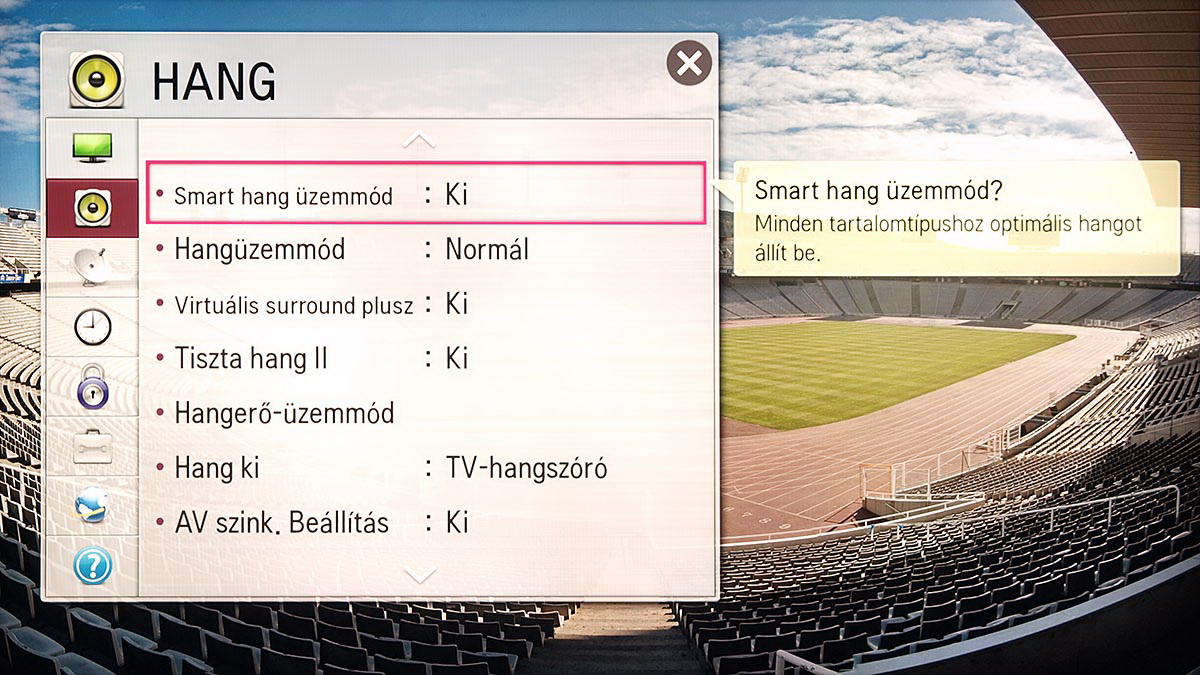Viewport: 1200px width, 675px height.
Task: Open the clock time settings tab
Action: click(x=92, y=327)
